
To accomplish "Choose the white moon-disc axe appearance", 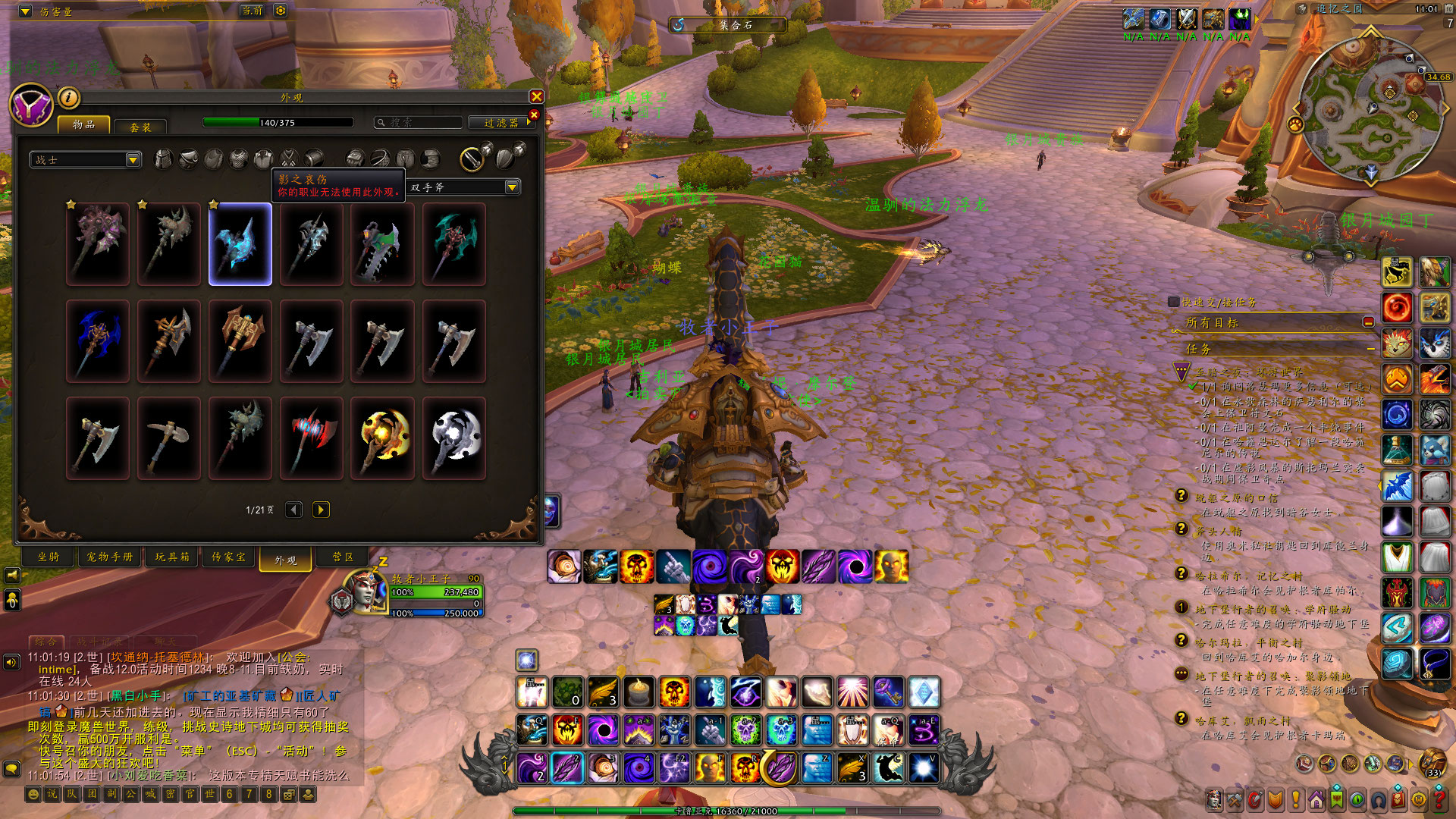I will (x=454, y=438).
